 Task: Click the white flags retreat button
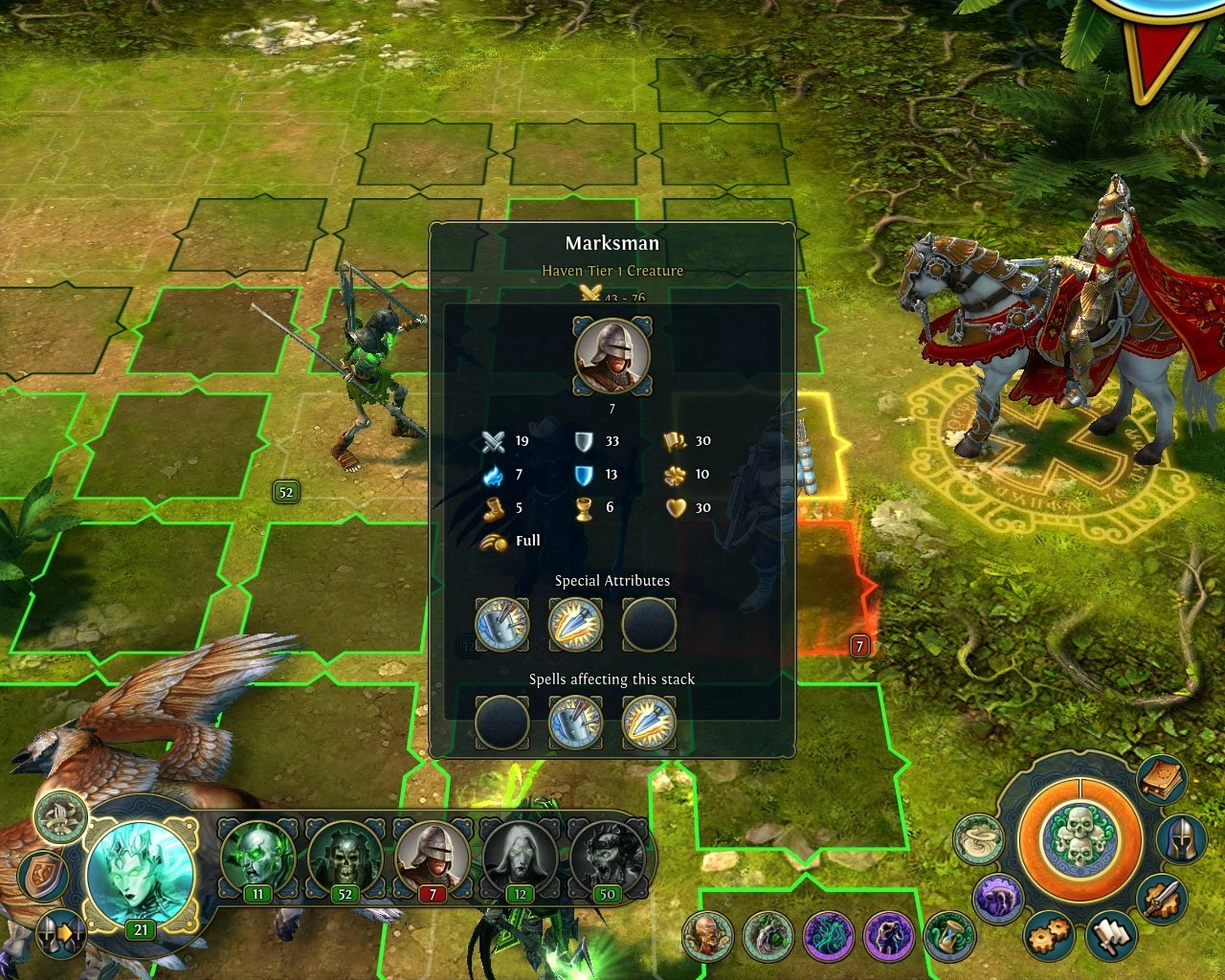[x=1111, y=936]
